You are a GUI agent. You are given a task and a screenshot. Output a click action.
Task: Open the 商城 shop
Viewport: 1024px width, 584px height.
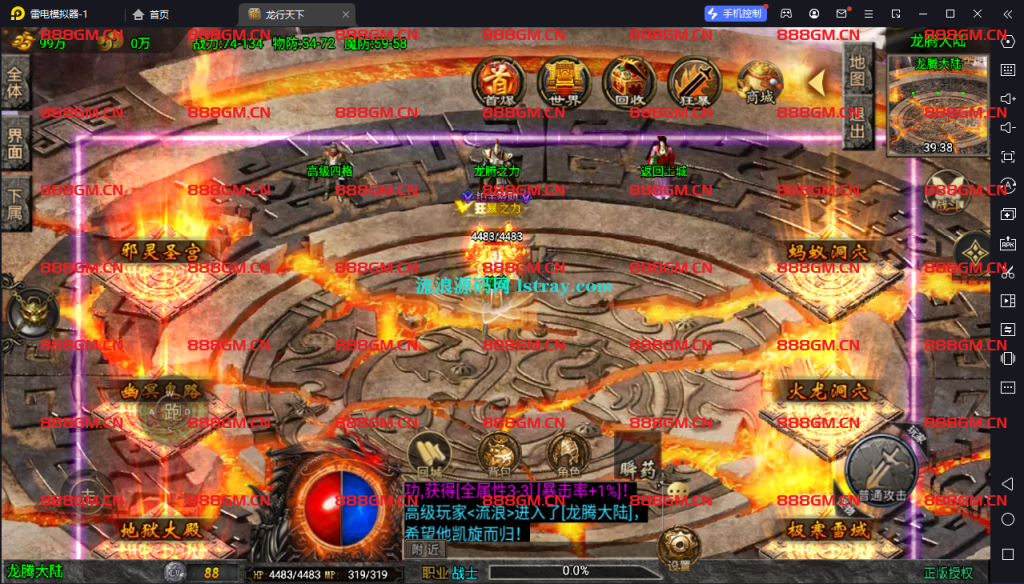(x=760, y=79)
